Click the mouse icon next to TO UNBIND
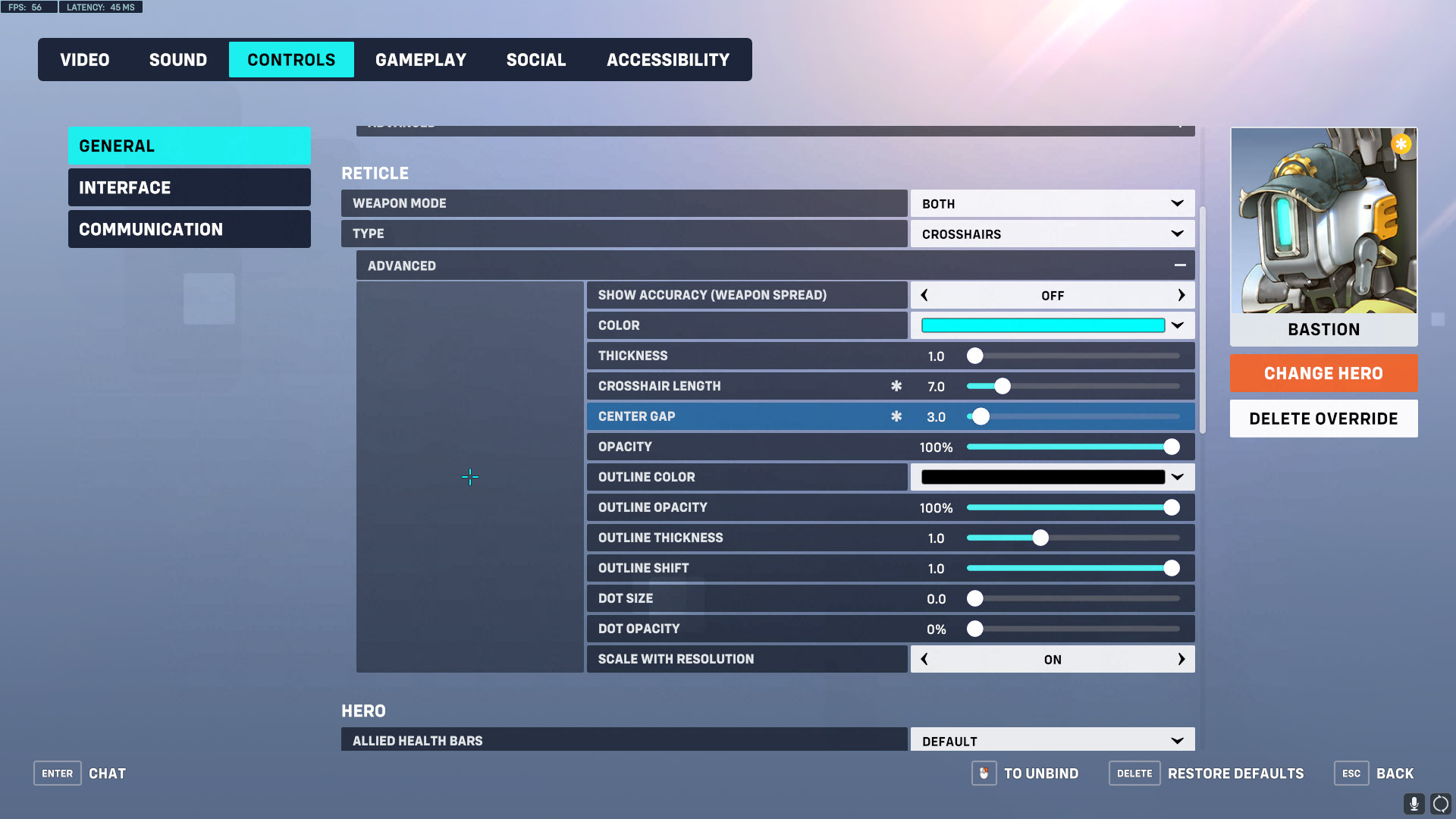Screen dimensions: 1456x819 point(984,773)
